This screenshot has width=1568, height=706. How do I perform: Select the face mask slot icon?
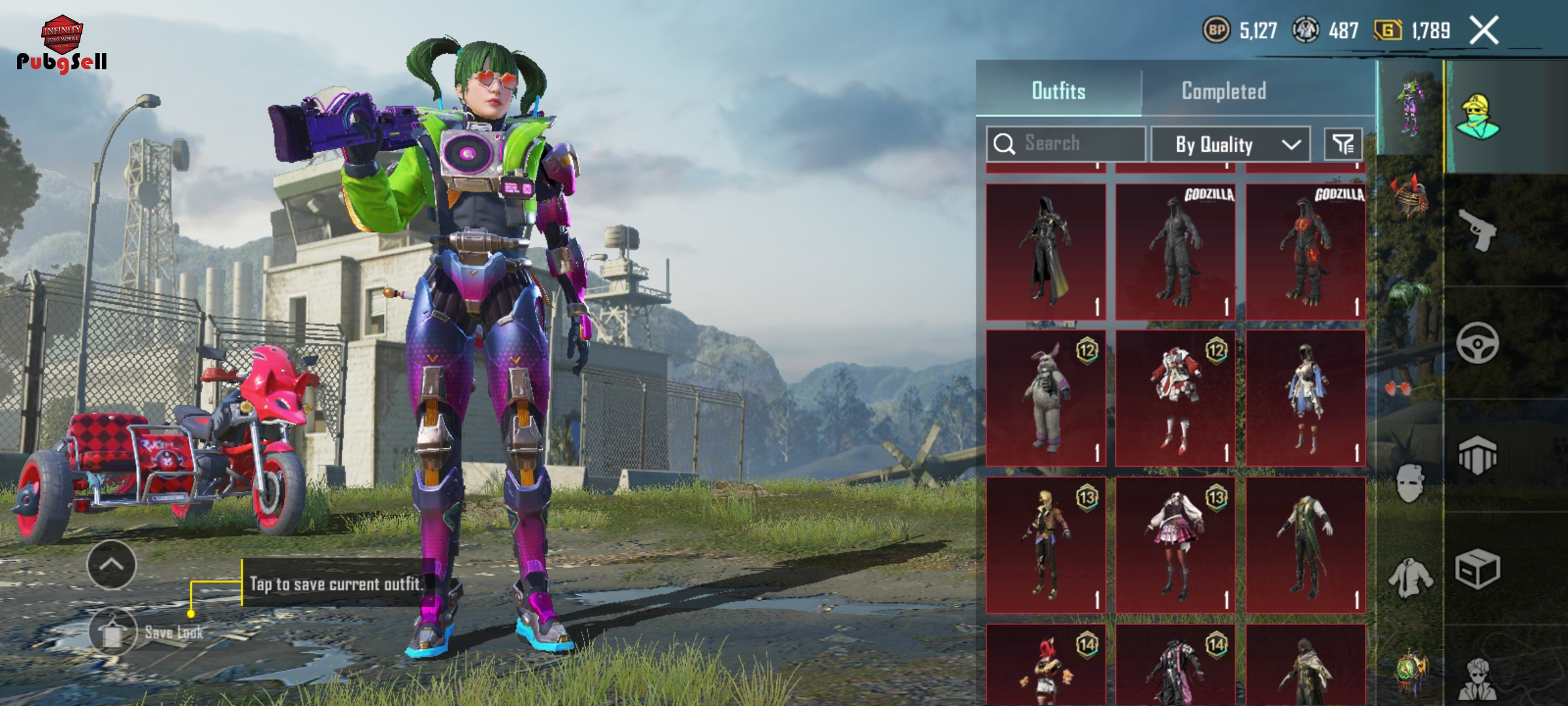click(1409, 483)
